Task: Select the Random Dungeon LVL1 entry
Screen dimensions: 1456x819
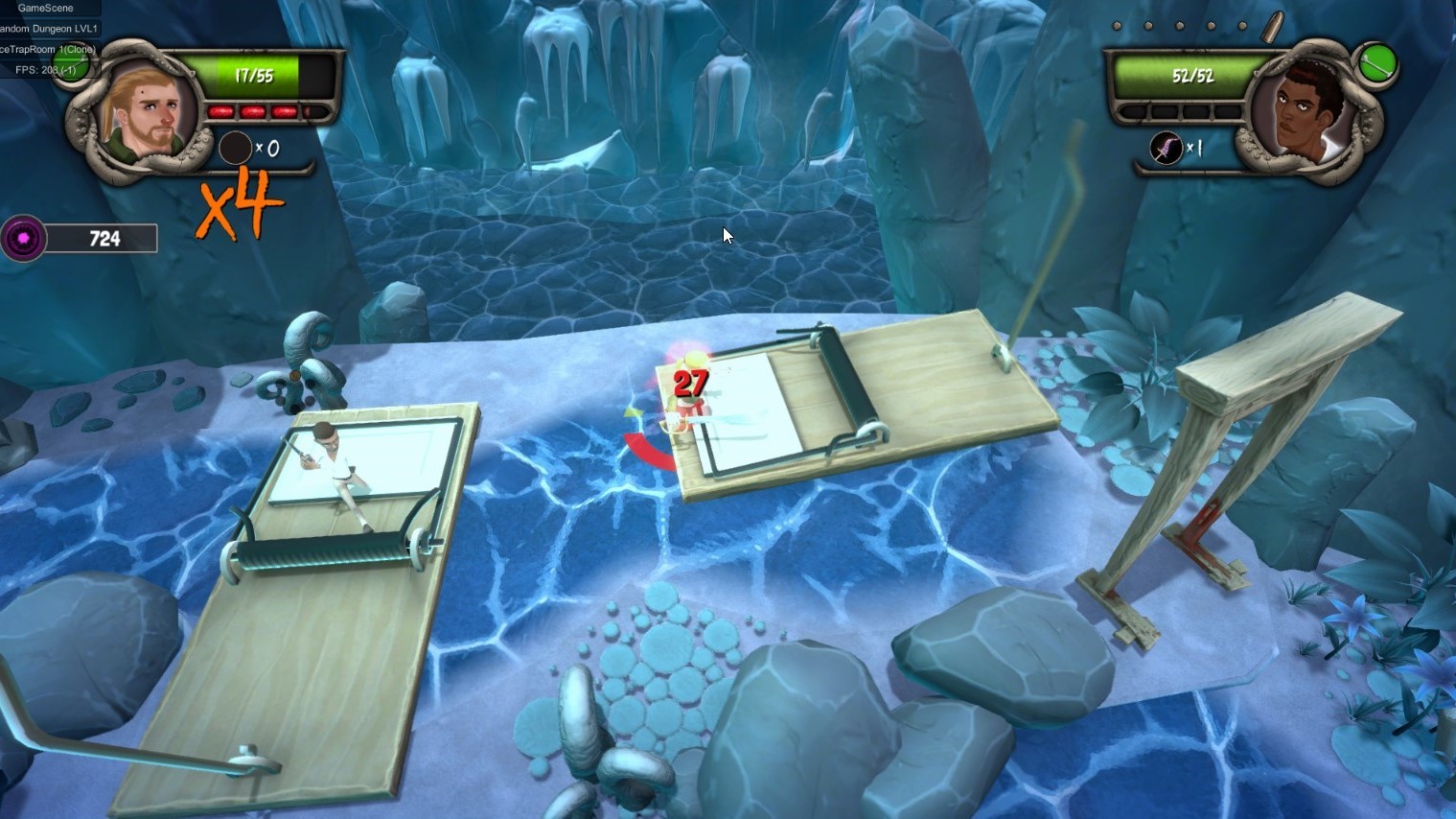Action: point(49,29)
